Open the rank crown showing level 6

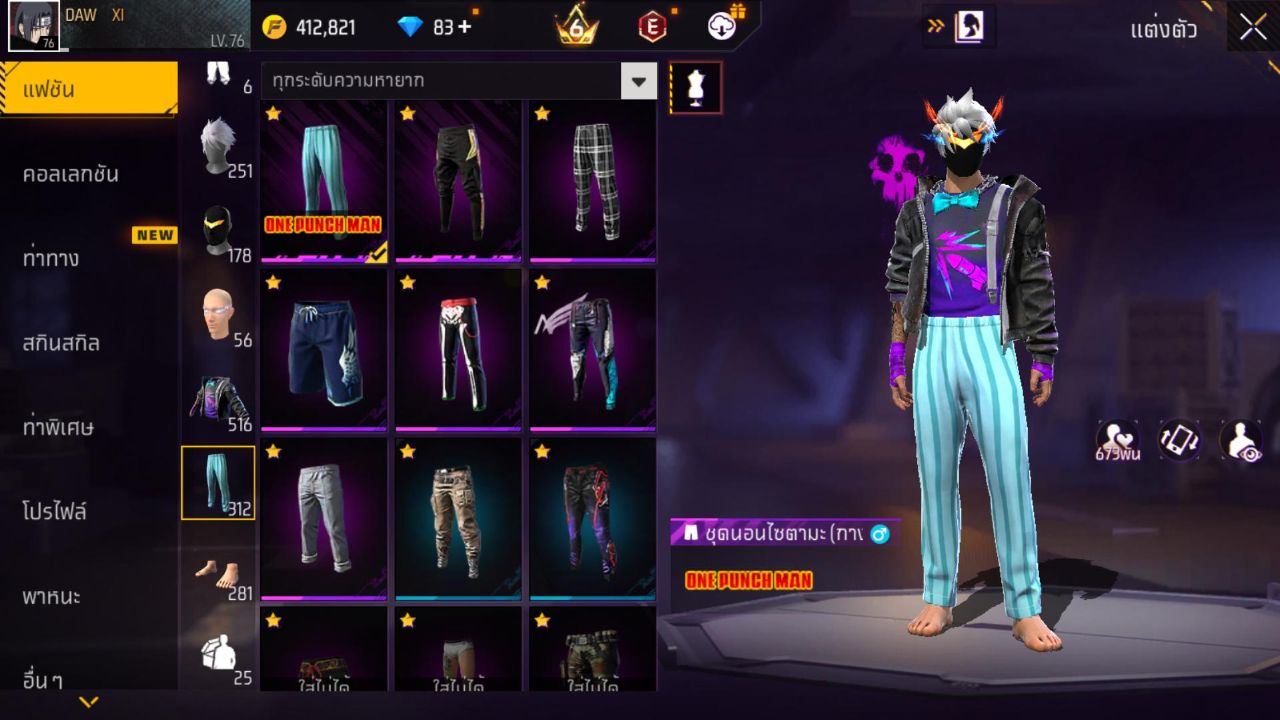coord(575,27)
